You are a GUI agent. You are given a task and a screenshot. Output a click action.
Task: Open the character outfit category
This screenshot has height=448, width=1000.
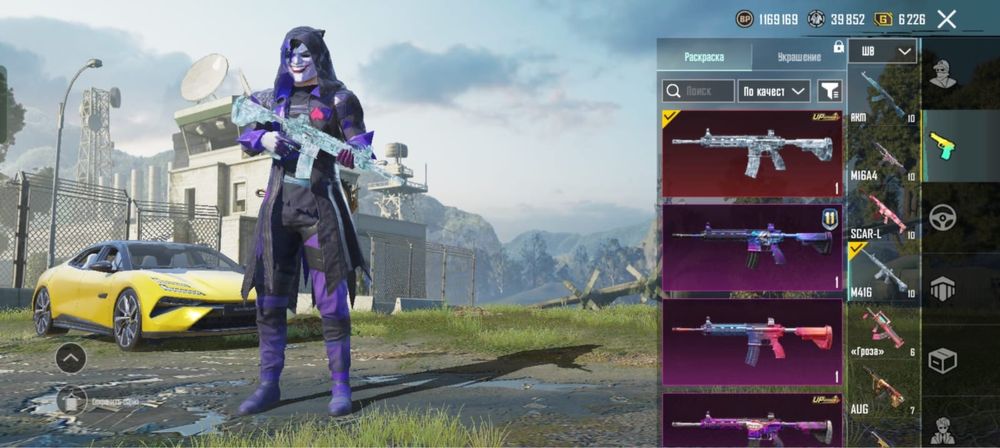pyautogui.click(x=942, y=74)
